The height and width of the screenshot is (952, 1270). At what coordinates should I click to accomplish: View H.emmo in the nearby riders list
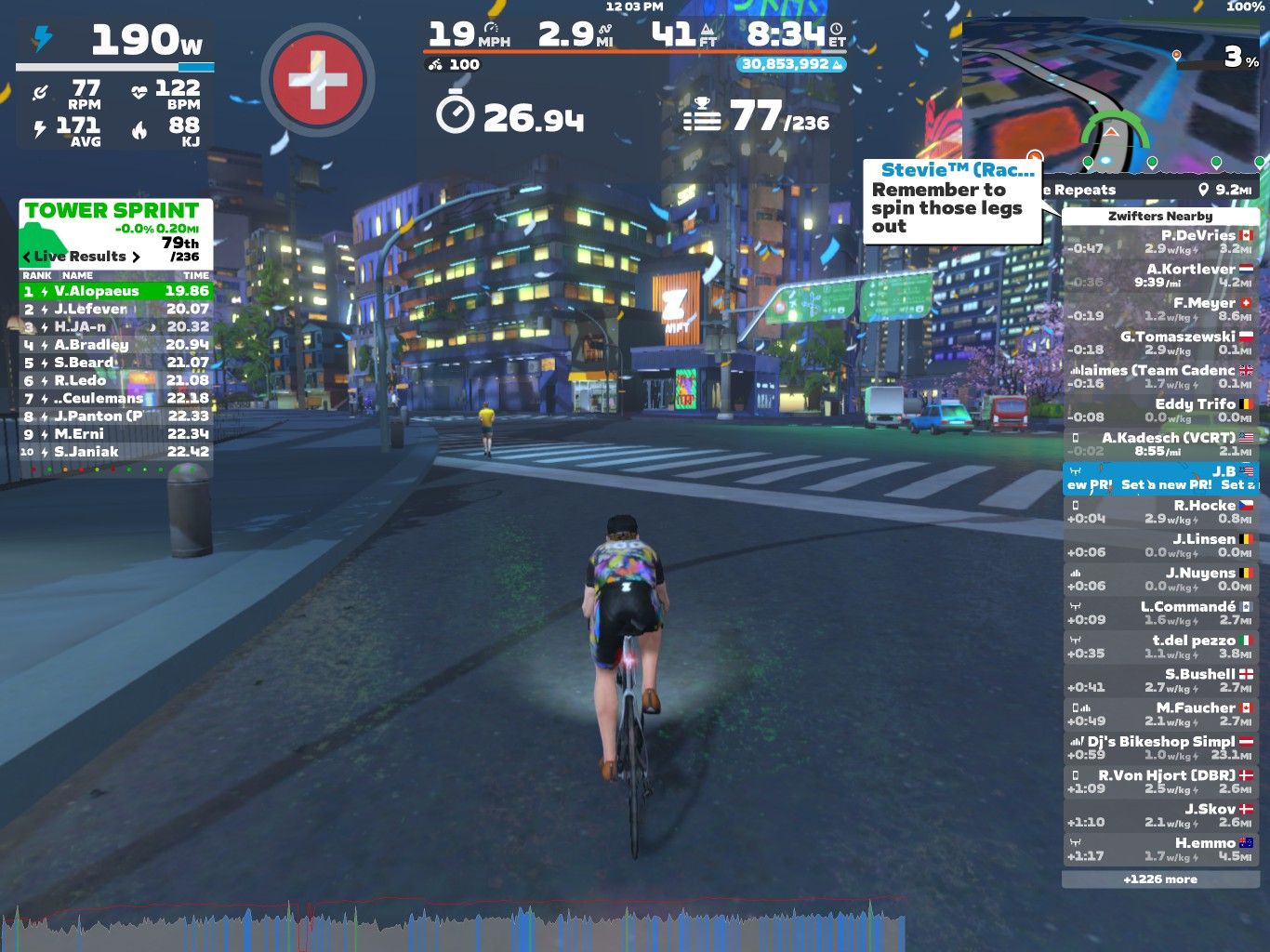[1159, 849]
